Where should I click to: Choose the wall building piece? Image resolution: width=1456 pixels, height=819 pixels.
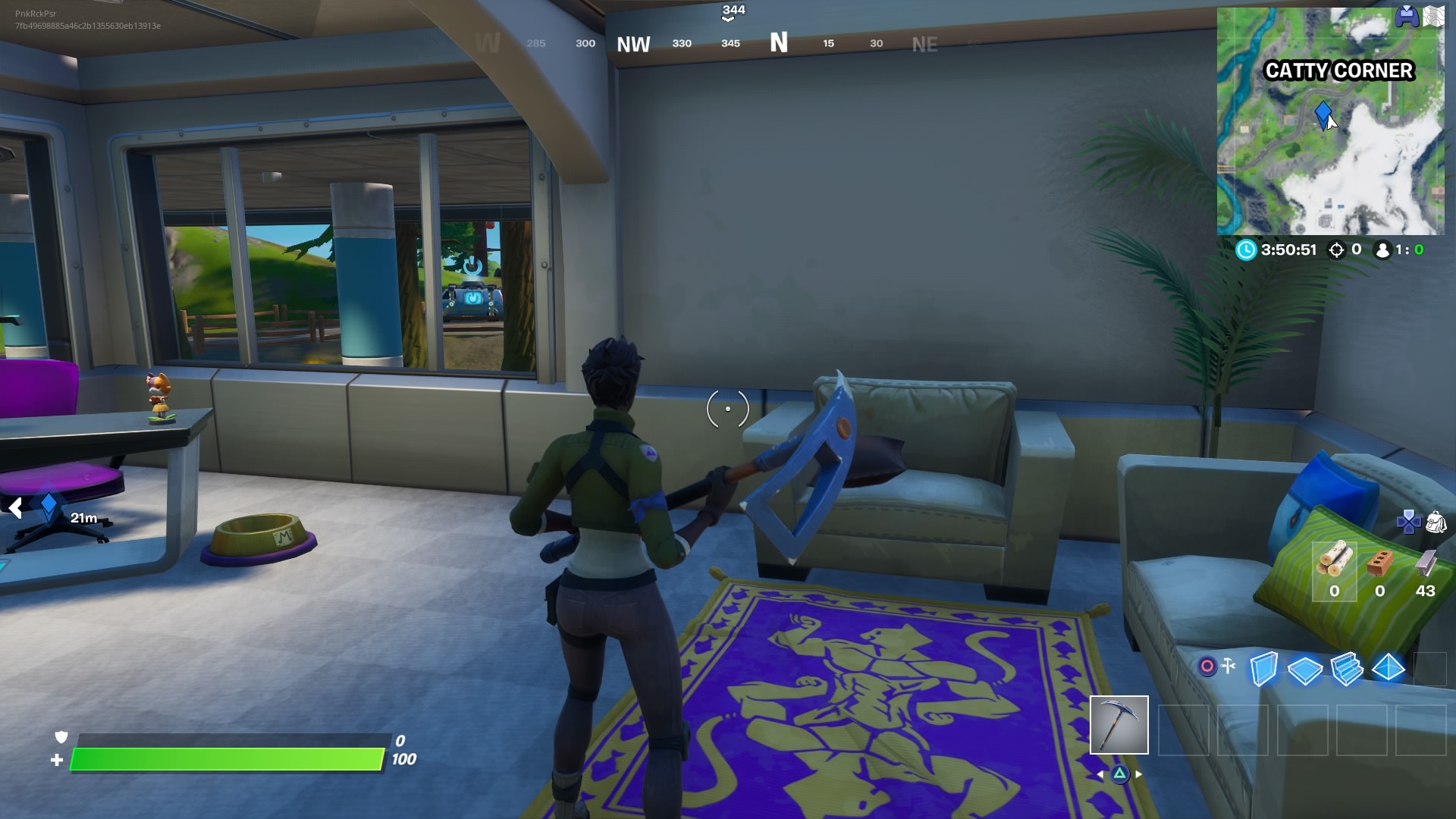[x=1263, y=669]
